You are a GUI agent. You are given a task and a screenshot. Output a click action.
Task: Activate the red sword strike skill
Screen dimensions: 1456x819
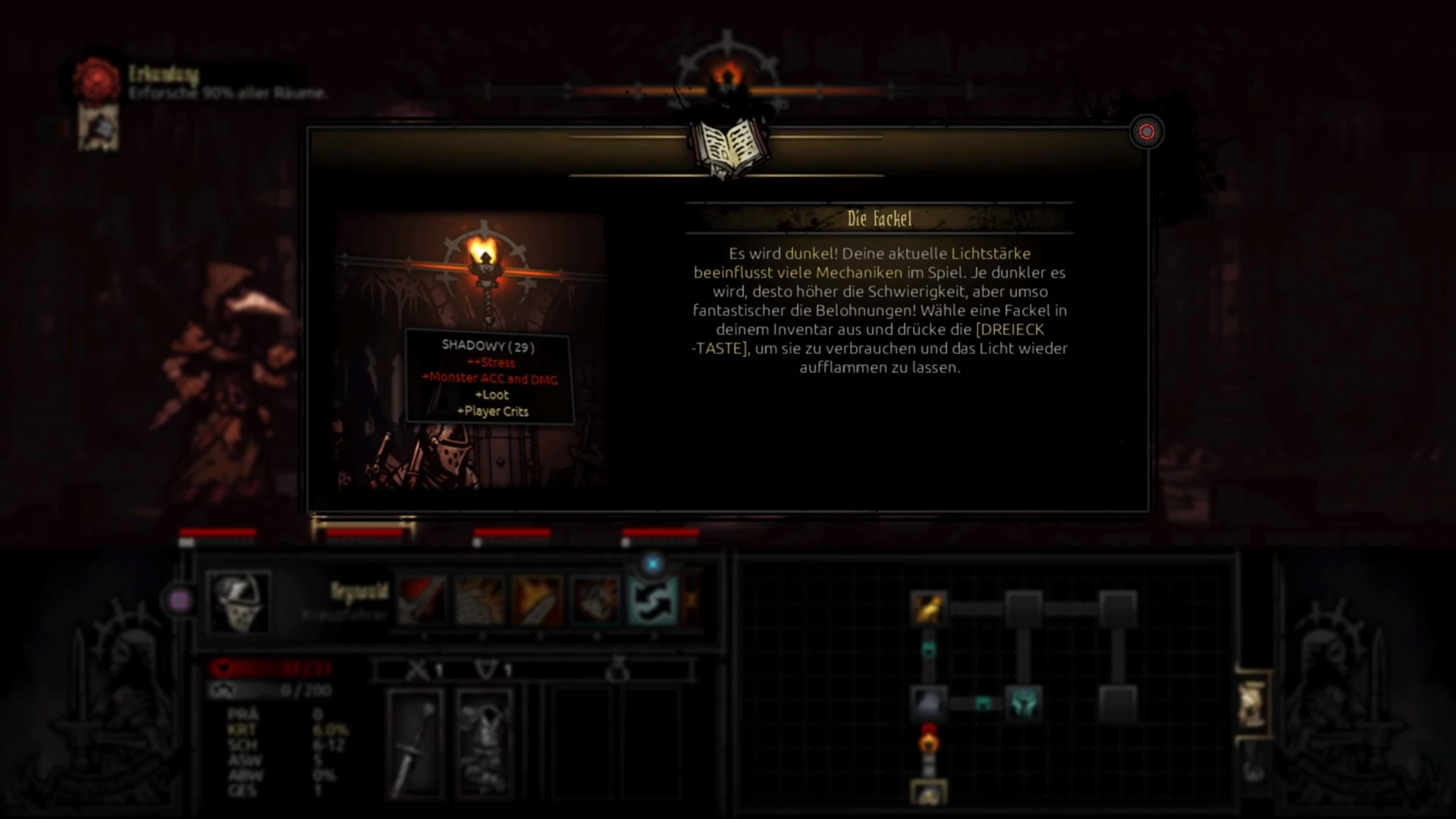(422, 600)
